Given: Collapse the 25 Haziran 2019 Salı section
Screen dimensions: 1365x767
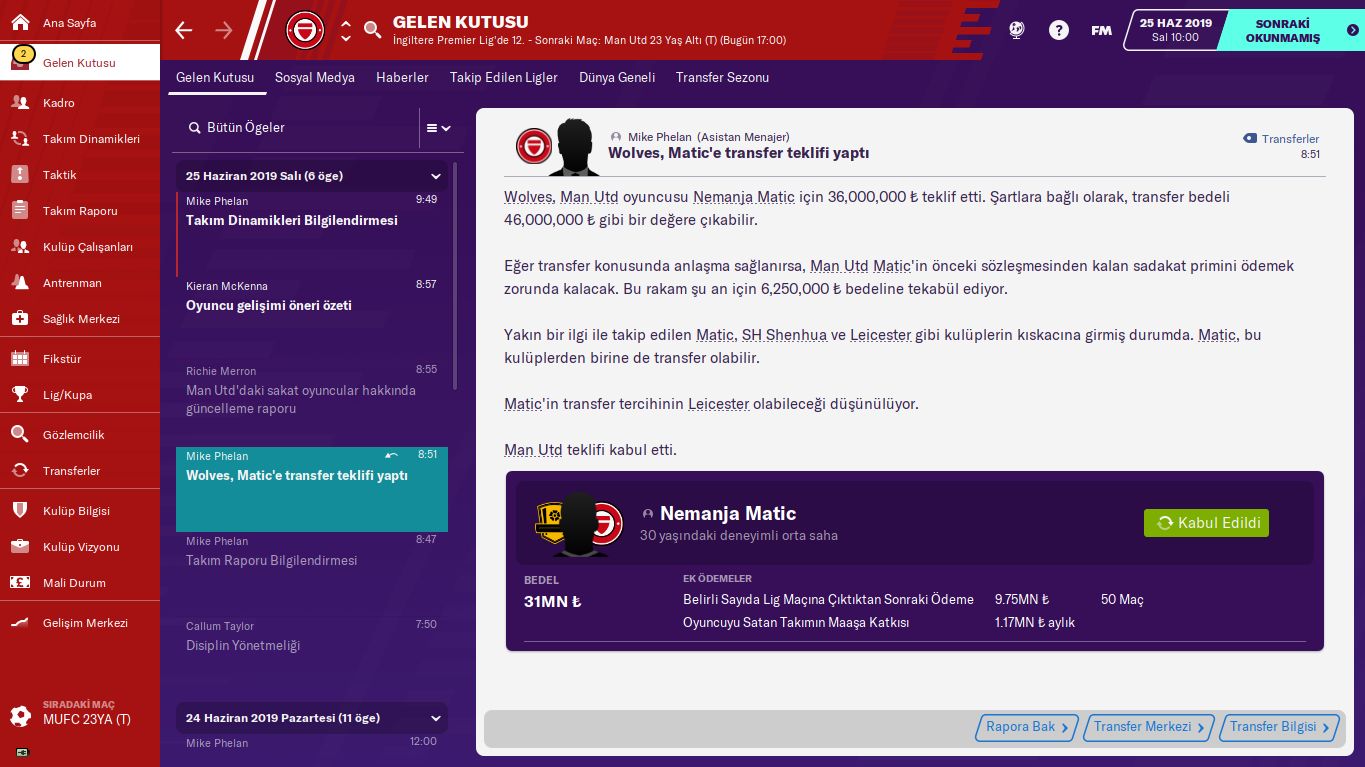Looking at the screenshot, I should coord(435,176).
